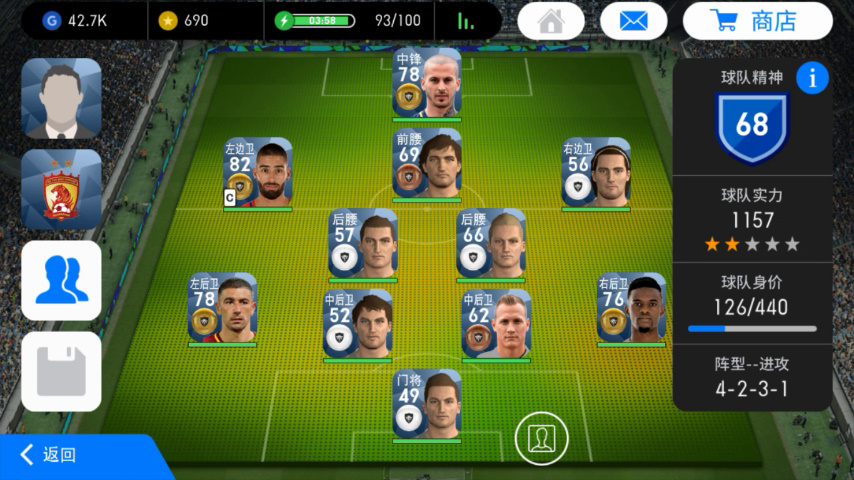Toggle the player portrait view circle icon

(x=541, y=437)
